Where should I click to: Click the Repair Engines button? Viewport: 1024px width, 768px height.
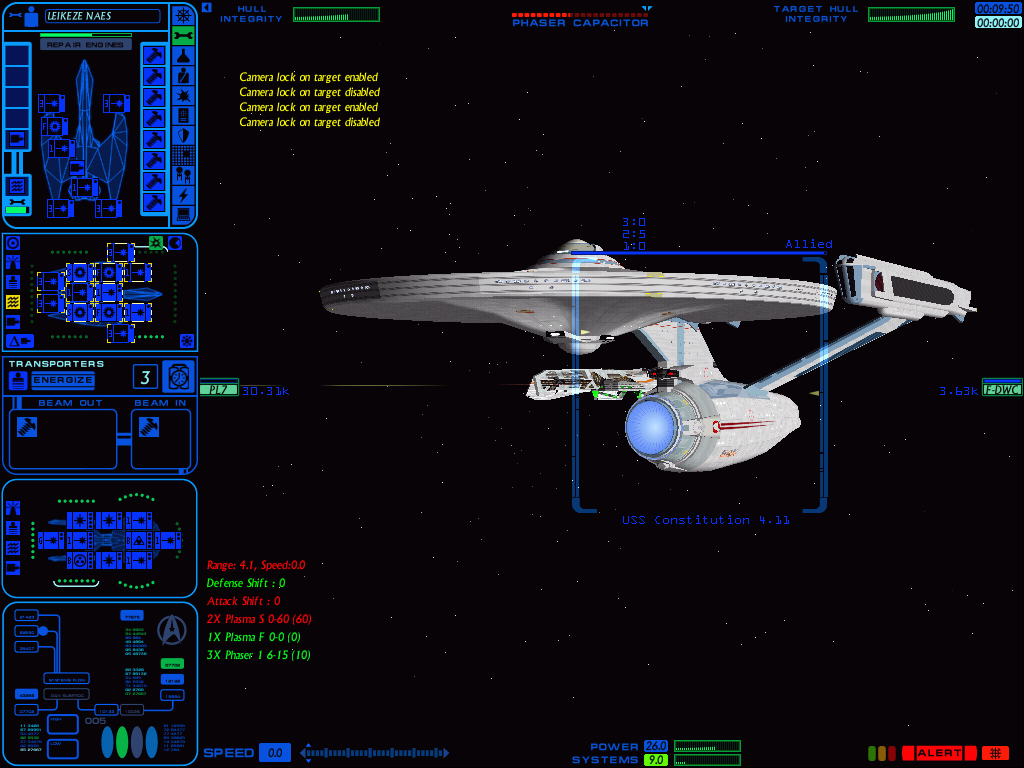click(86, 45)
